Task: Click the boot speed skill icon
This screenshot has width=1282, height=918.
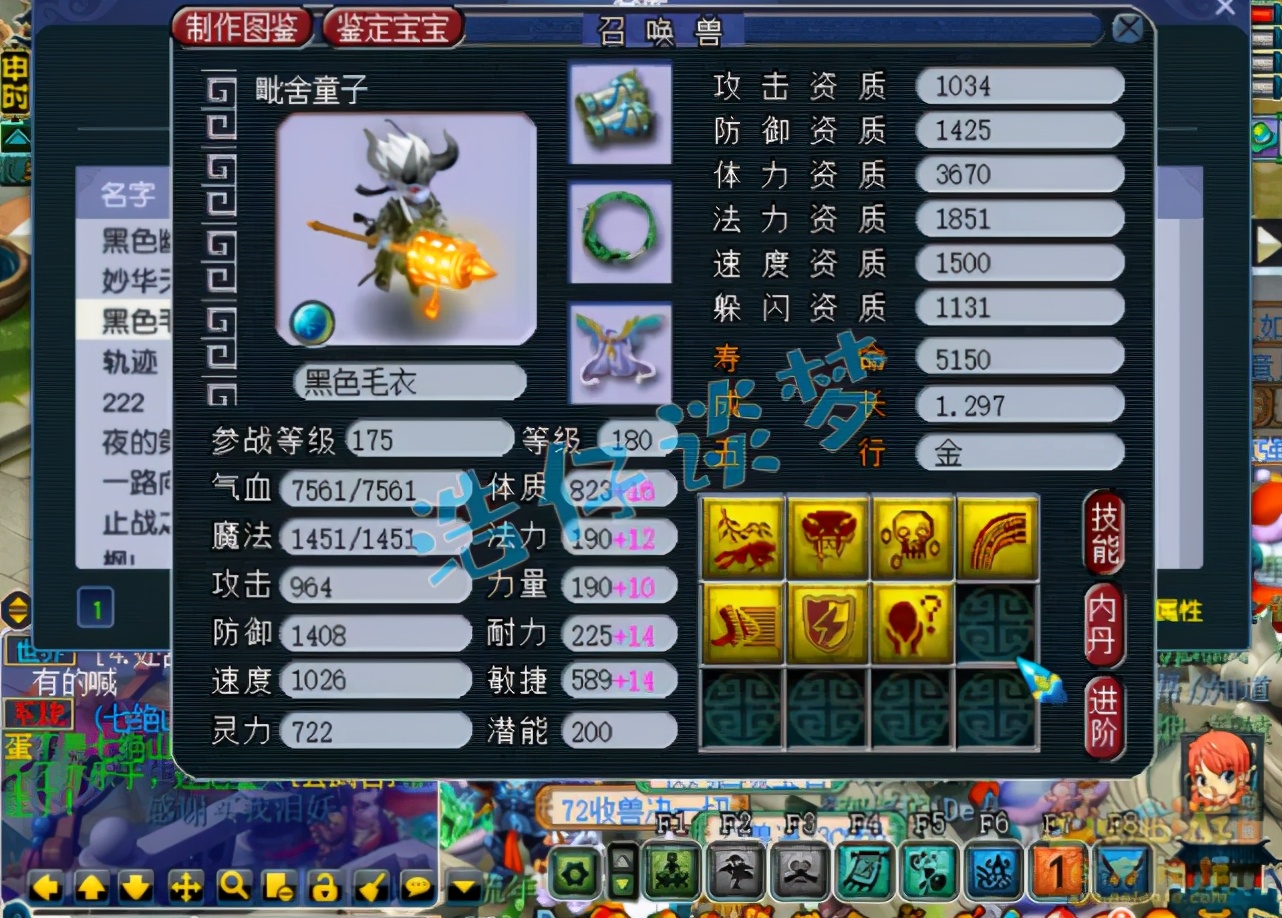Action: click(x=743, y=625)
